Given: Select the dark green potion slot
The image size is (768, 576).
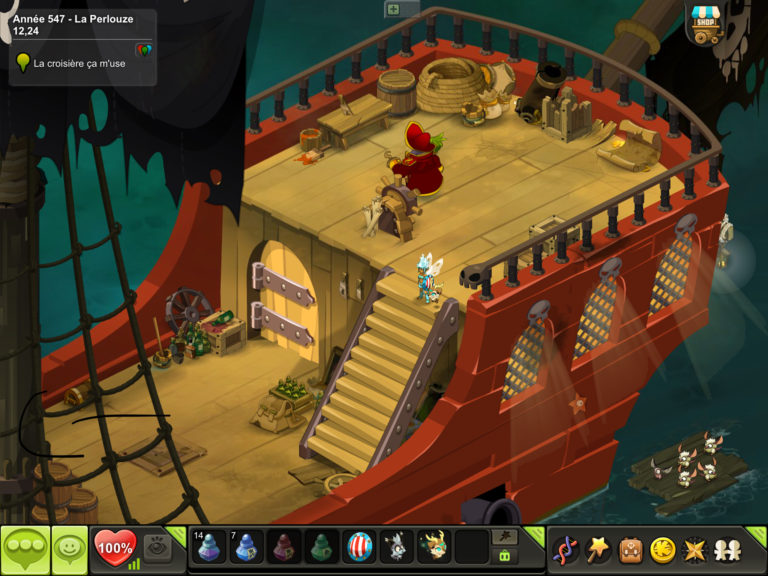Looking at the screenshot, I should (323, 547).
